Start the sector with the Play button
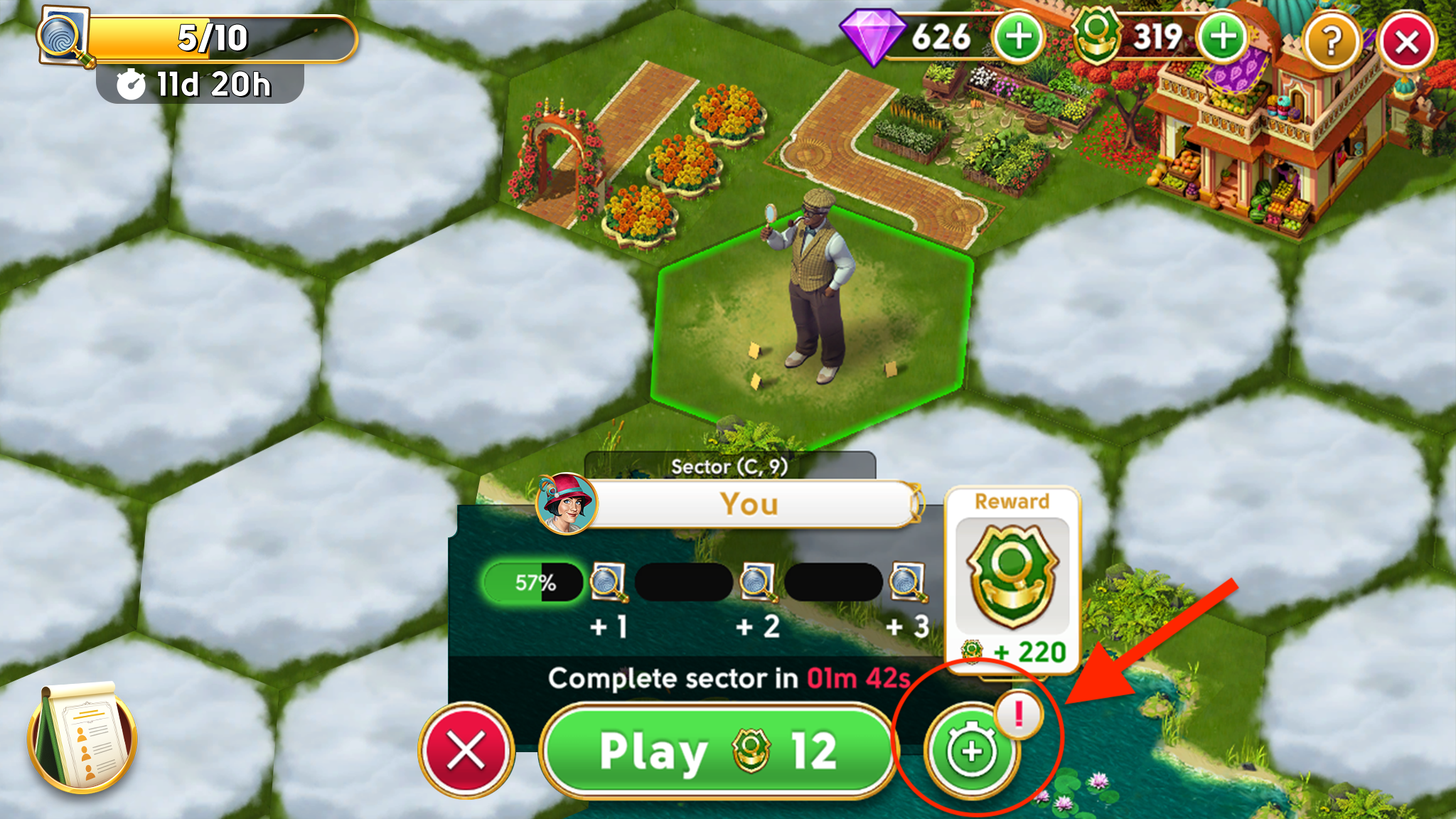Viewport: 1456px width, 819px height. click(718, 751)
